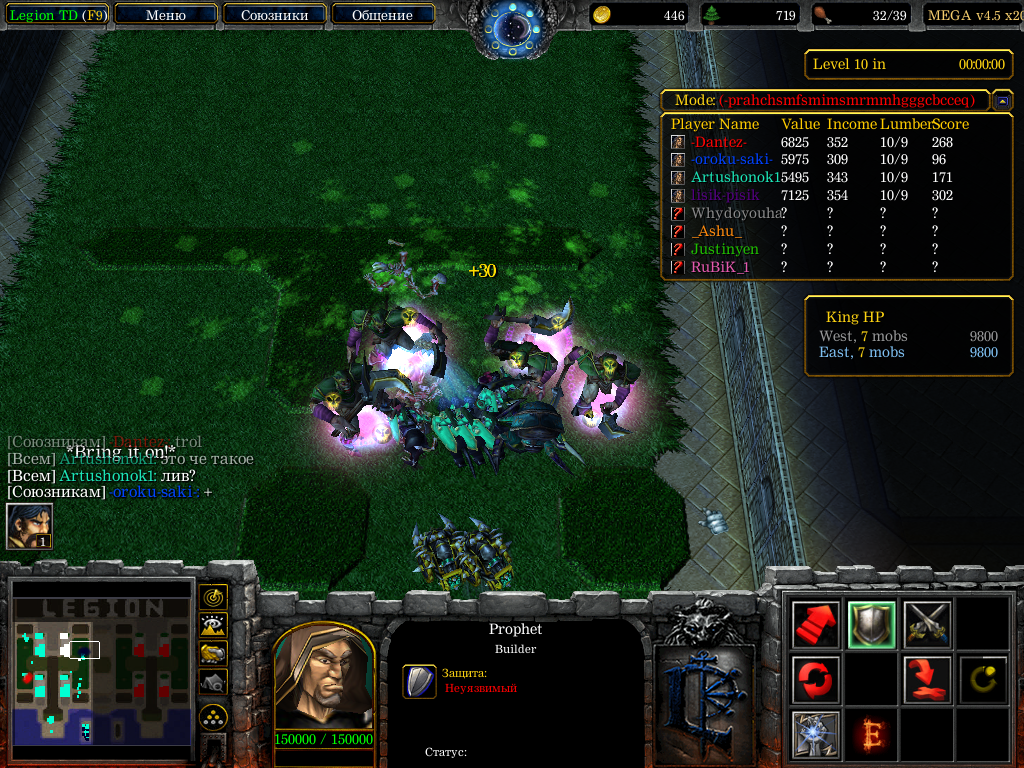
Task: Activate the red striped arrow command
Action: [815, 626]
